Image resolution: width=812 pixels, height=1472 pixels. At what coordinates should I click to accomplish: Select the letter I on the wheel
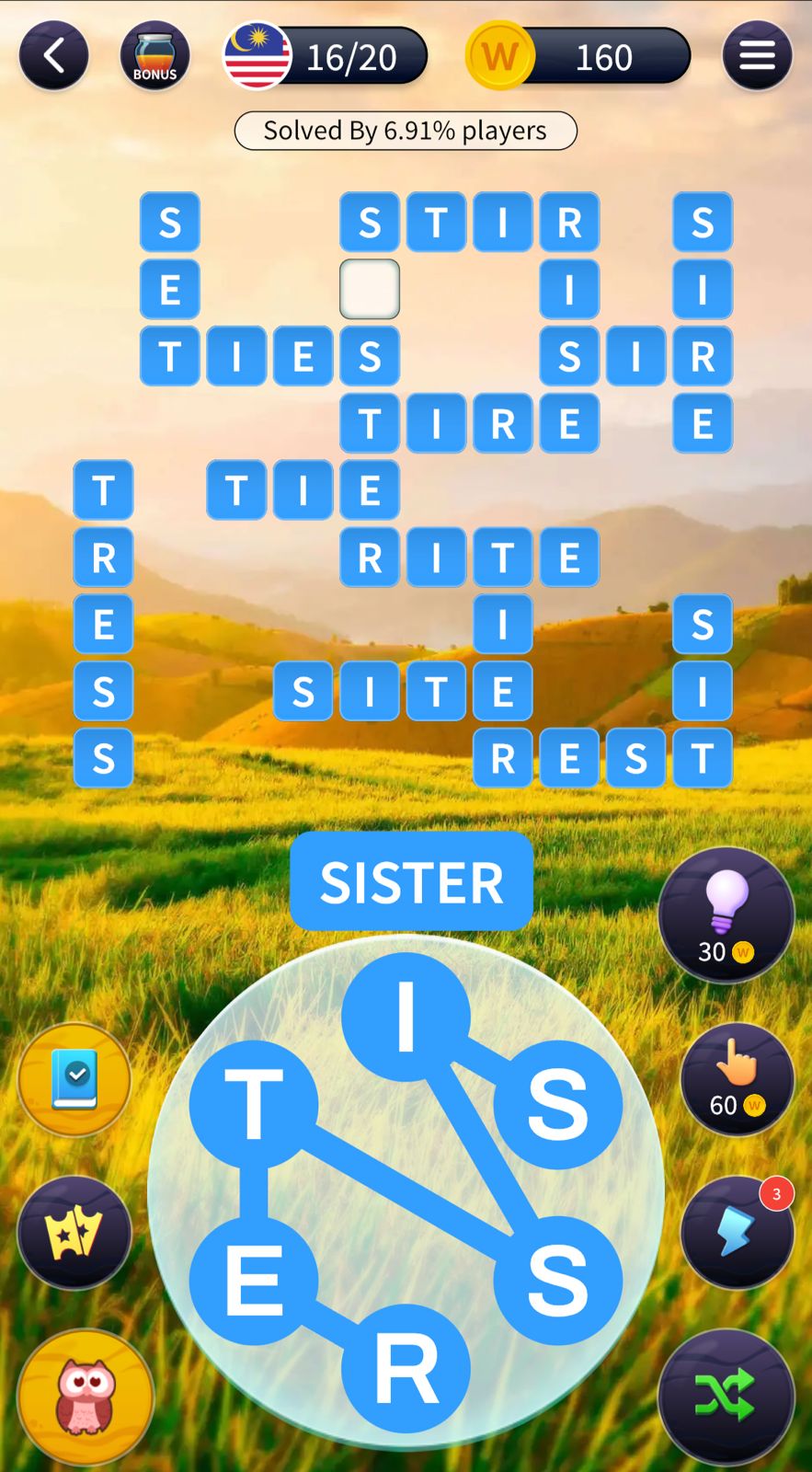click(x=406, y=1017)
